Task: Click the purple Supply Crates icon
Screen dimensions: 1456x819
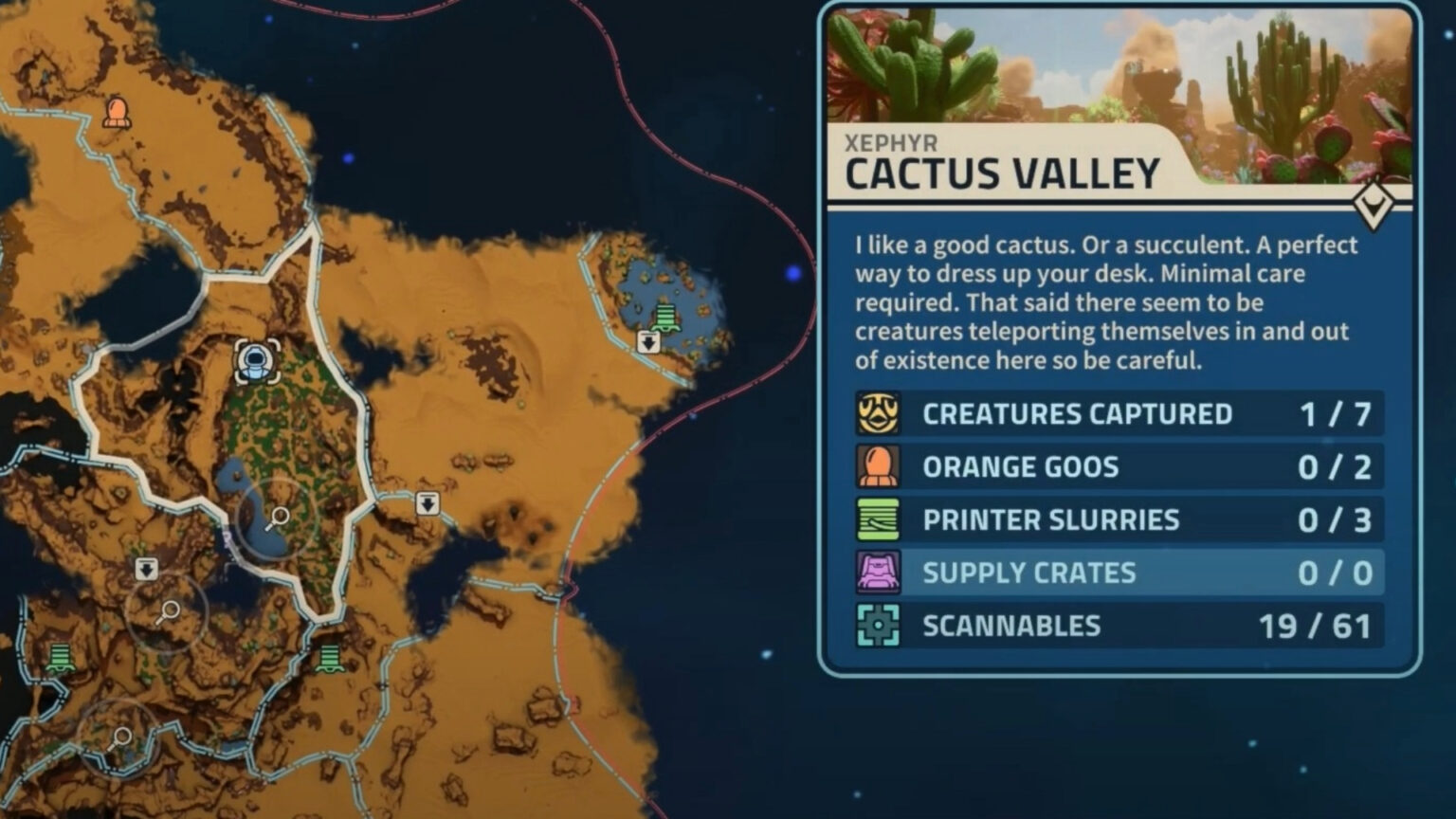Action: pos(880,573)
